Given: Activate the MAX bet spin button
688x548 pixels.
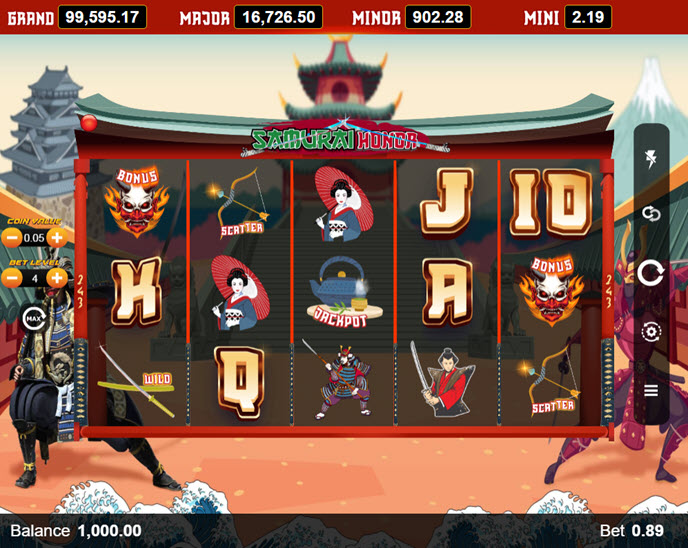Looking at the screenshot, I should (33, 319).
